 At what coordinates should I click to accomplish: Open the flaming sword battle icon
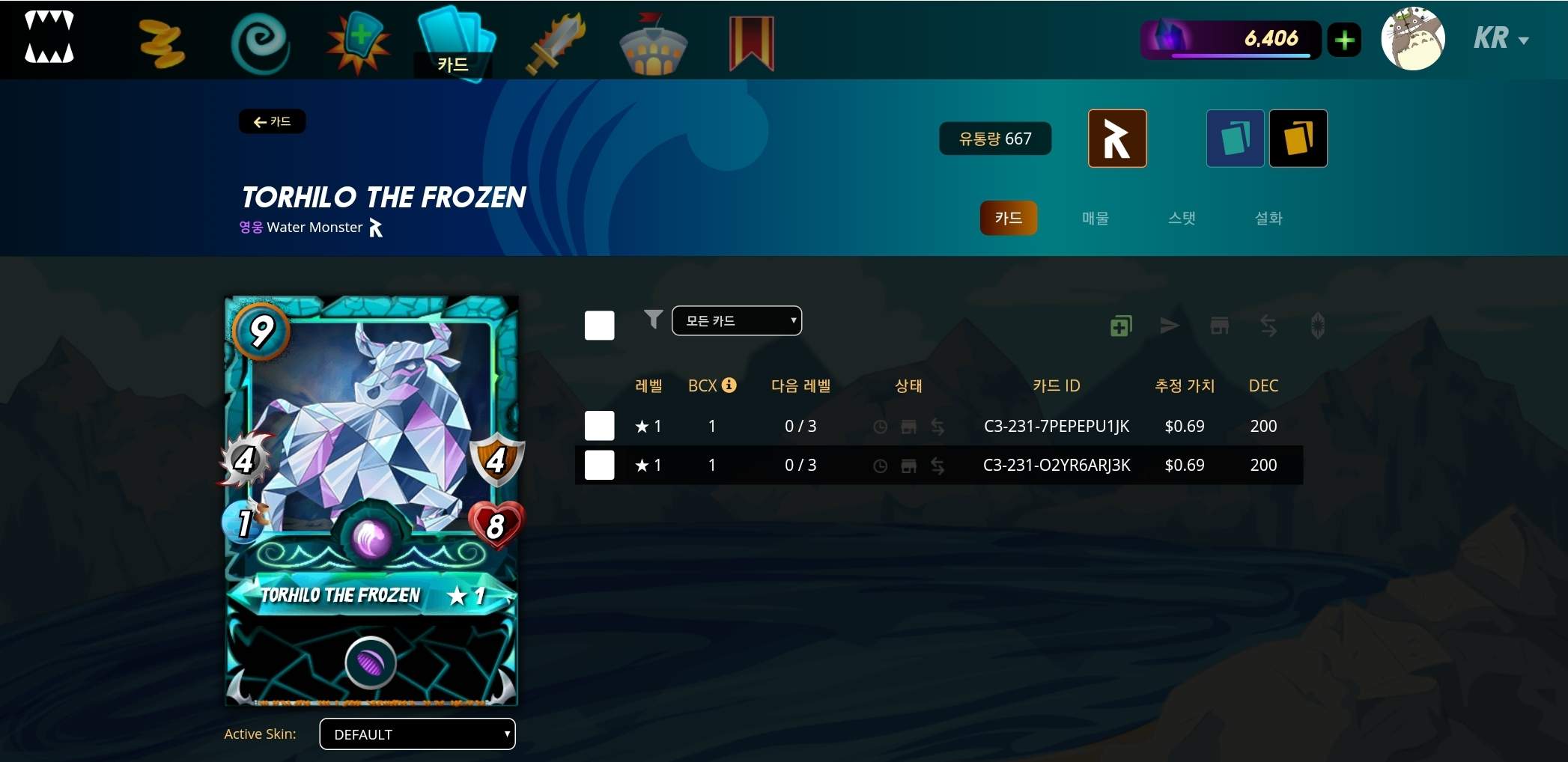(x=554, y=41)
